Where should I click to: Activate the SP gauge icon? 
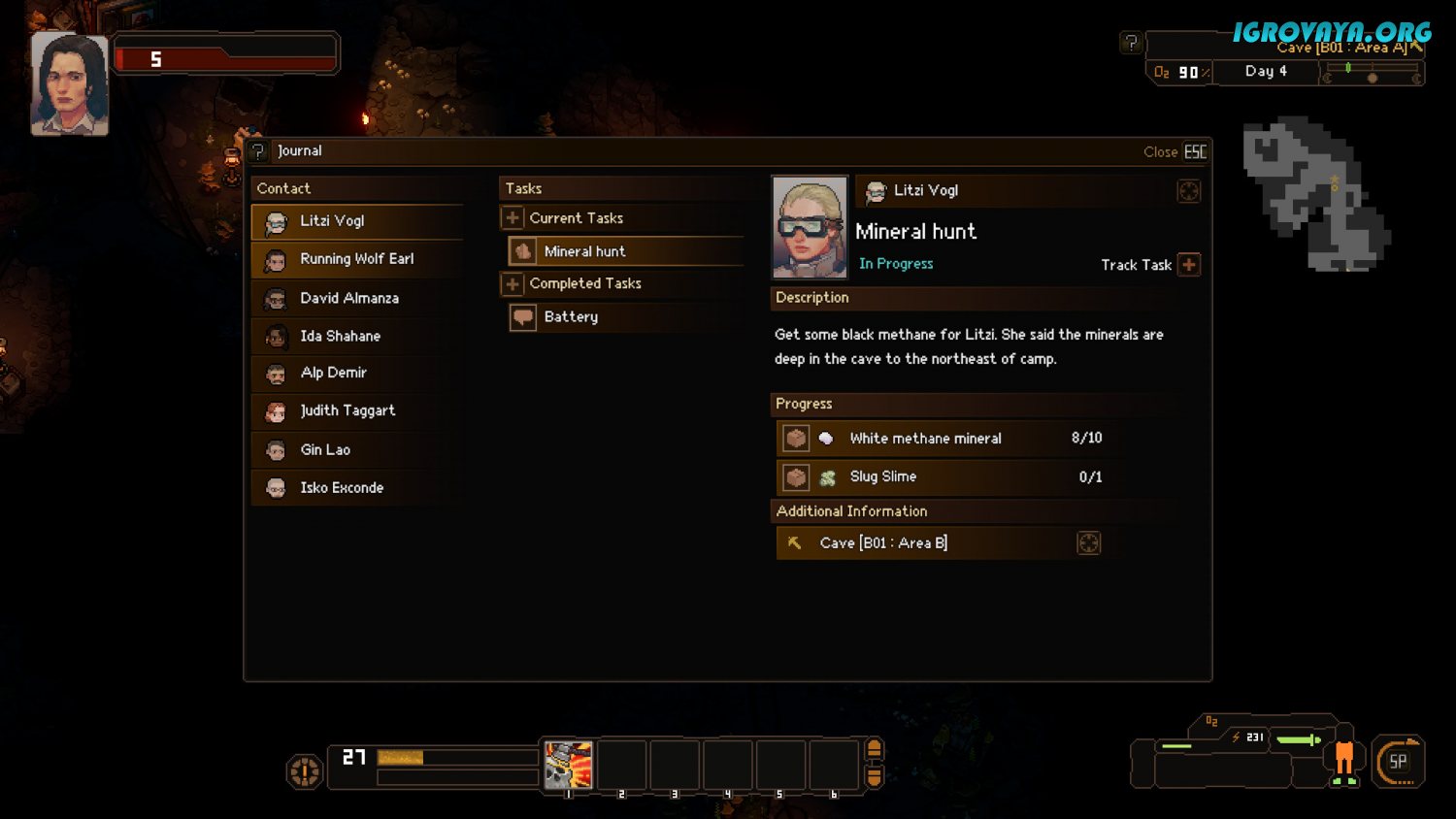[1398, 762]
